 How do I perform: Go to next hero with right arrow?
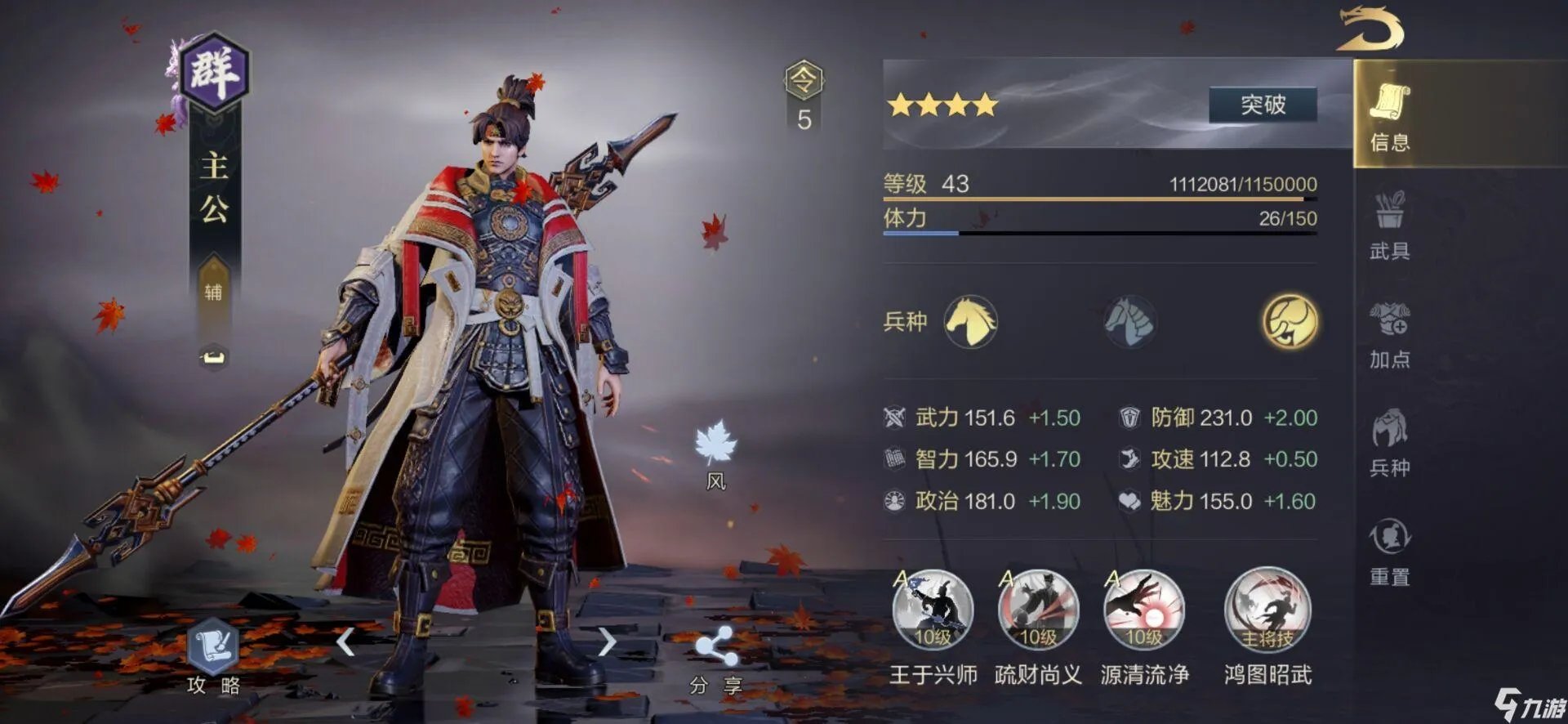tap(606, 642)
